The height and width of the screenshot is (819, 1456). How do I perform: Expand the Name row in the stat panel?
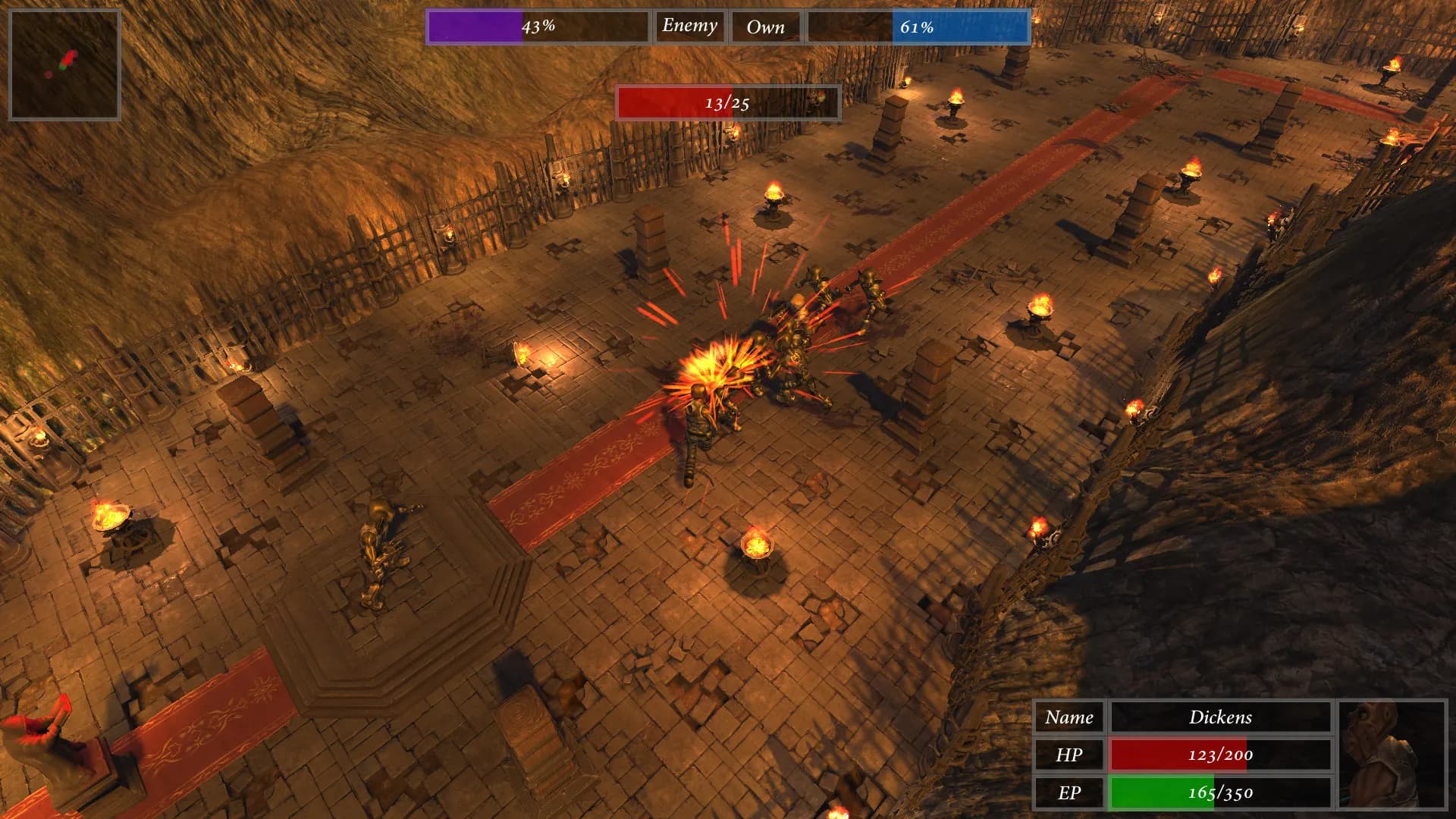(1070, 717)
